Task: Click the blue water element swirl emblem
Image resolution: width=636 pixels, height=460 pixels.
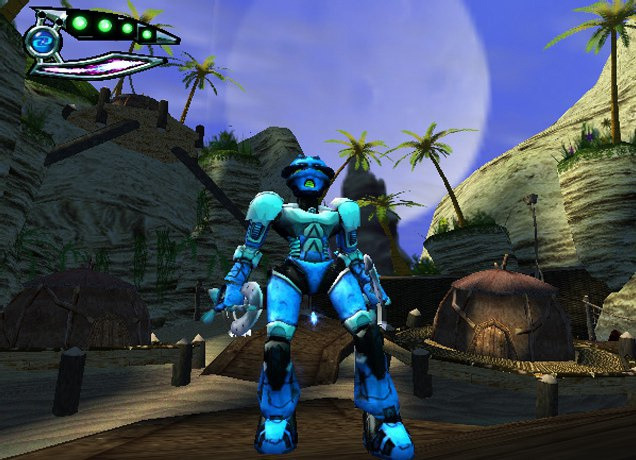Action: 42,40
